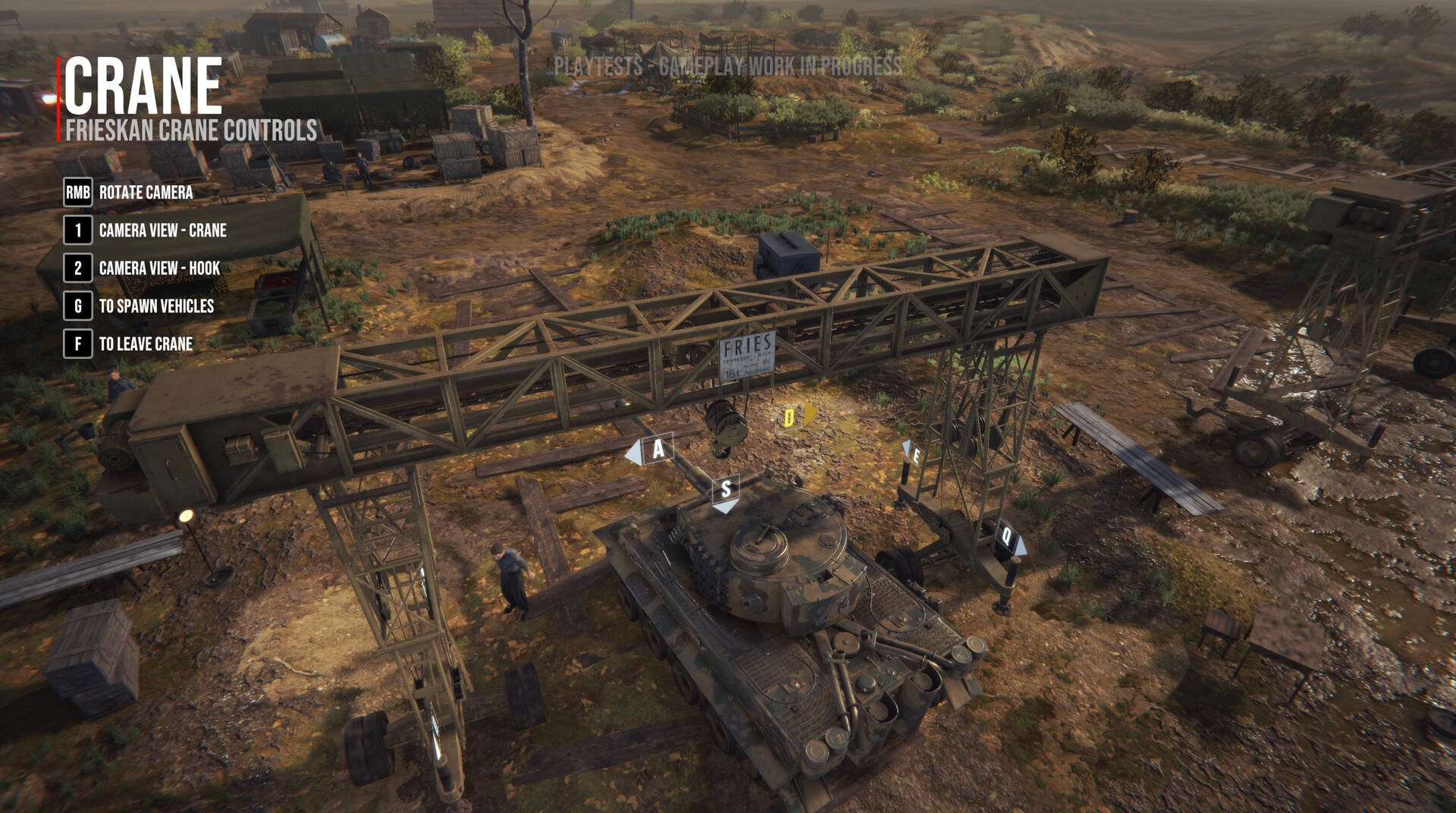Viewport: 1456px width, 813px height.
Task: Click the 'G' spawn vehicles key icon
Action: pos(78,307)
